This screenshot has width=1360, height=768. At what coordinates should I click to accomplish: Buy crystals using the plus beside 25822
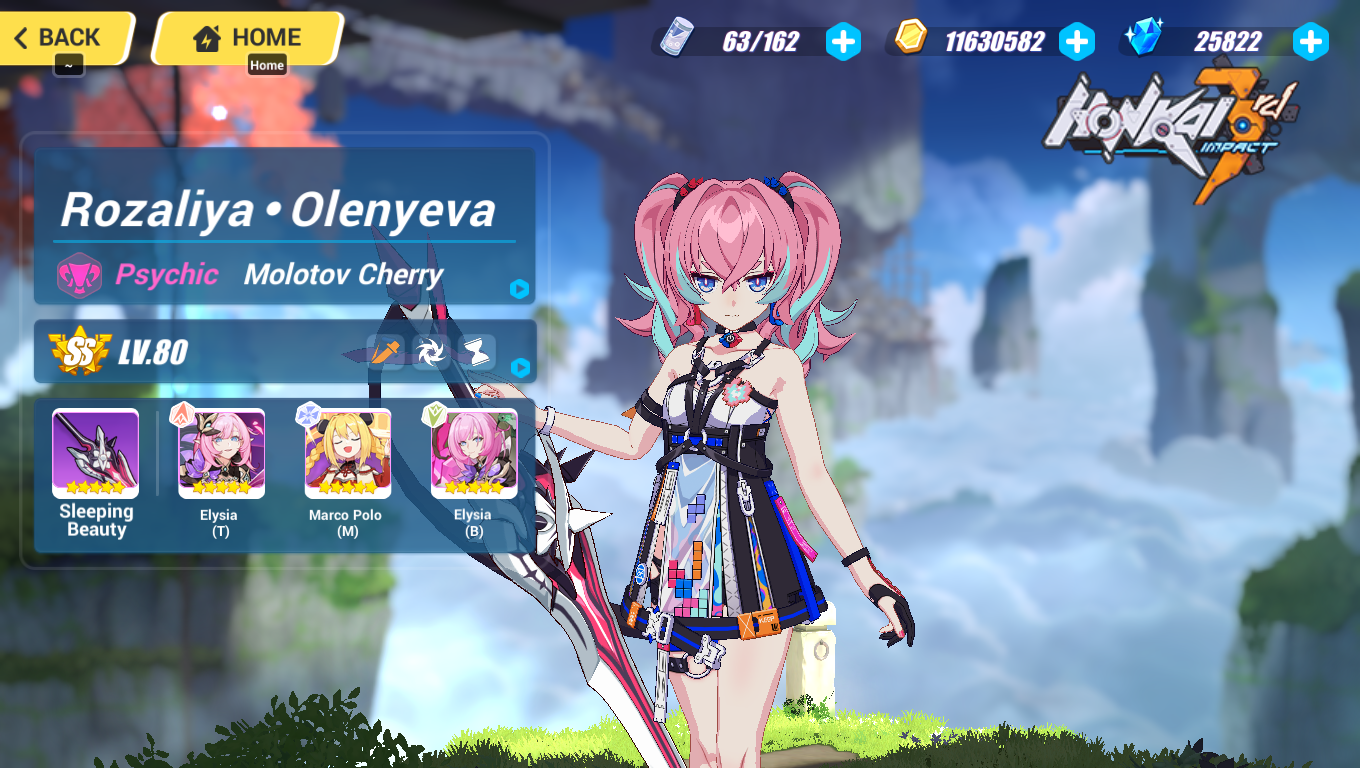(x=1310, y=42)
